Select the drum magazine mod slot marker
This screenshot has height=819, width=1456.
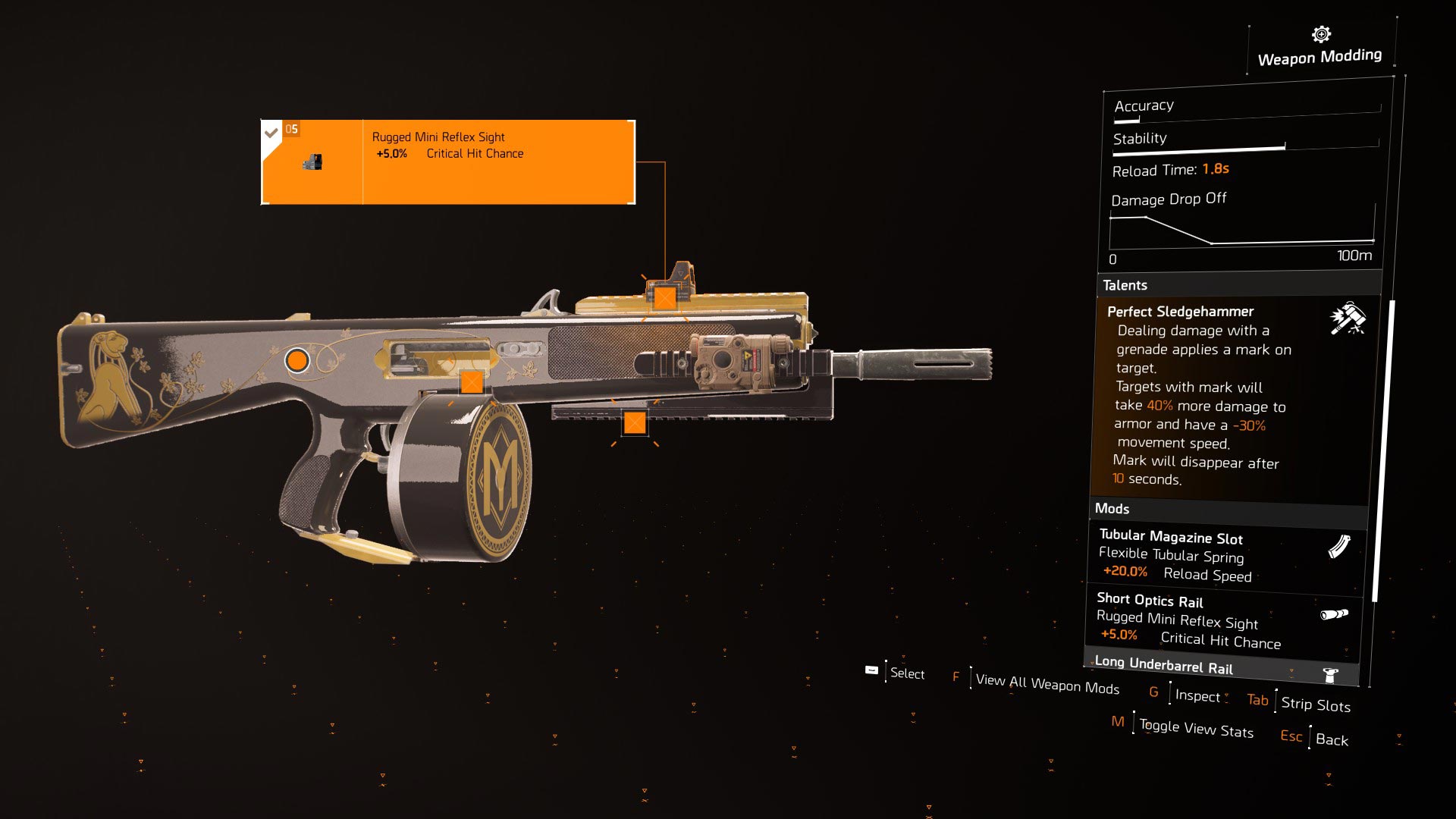click(471, 381)
